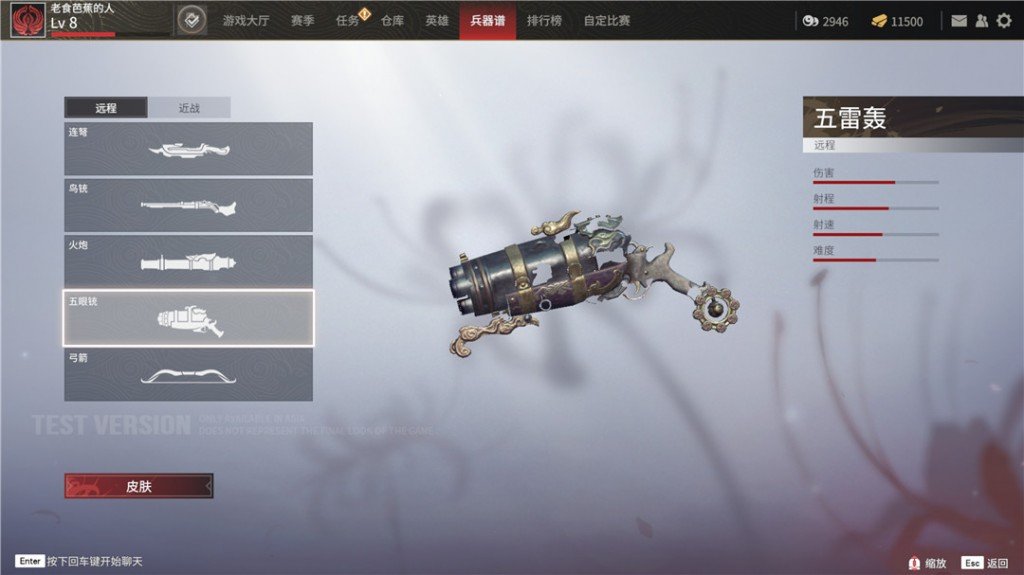This screenshot has height=575, width=1024.
Task: Go to the 仓库 warehouse tab
Action: point(392,21)
